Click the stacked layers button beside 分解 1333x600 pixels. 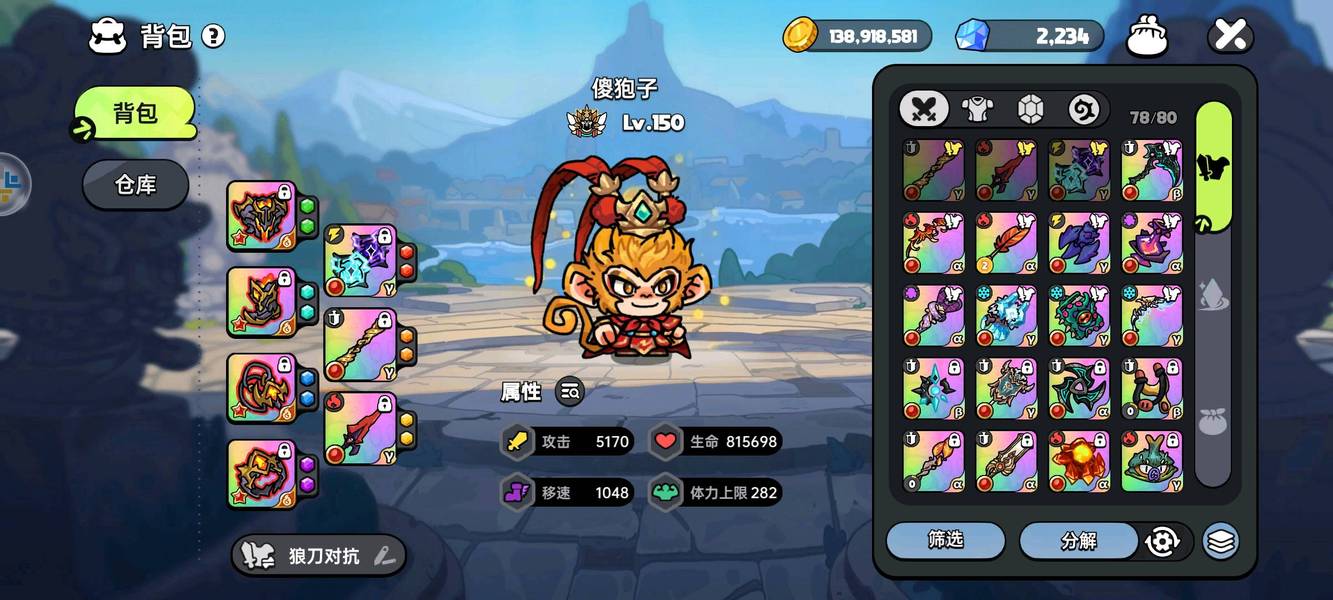(1220, 541)
